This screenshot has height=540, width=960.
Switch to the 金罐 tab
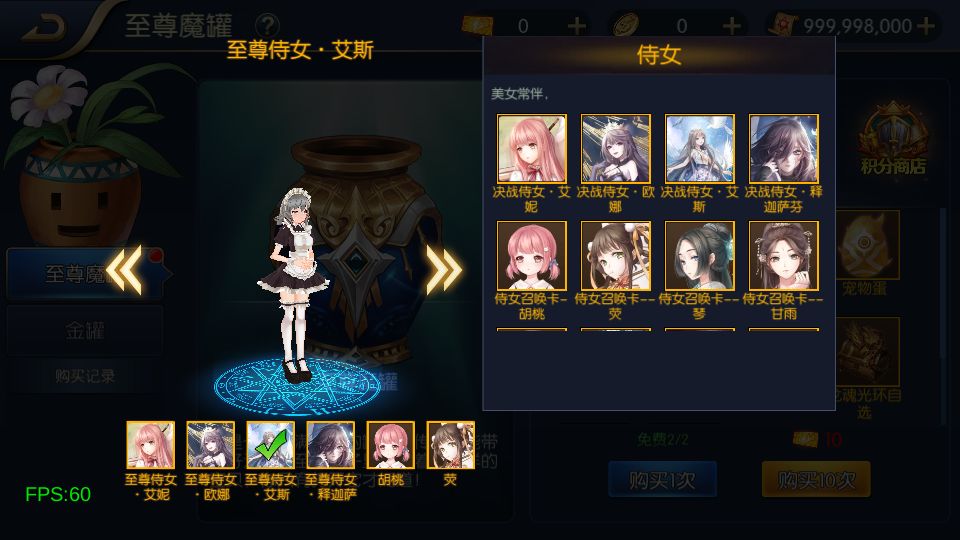click(84, 330)
